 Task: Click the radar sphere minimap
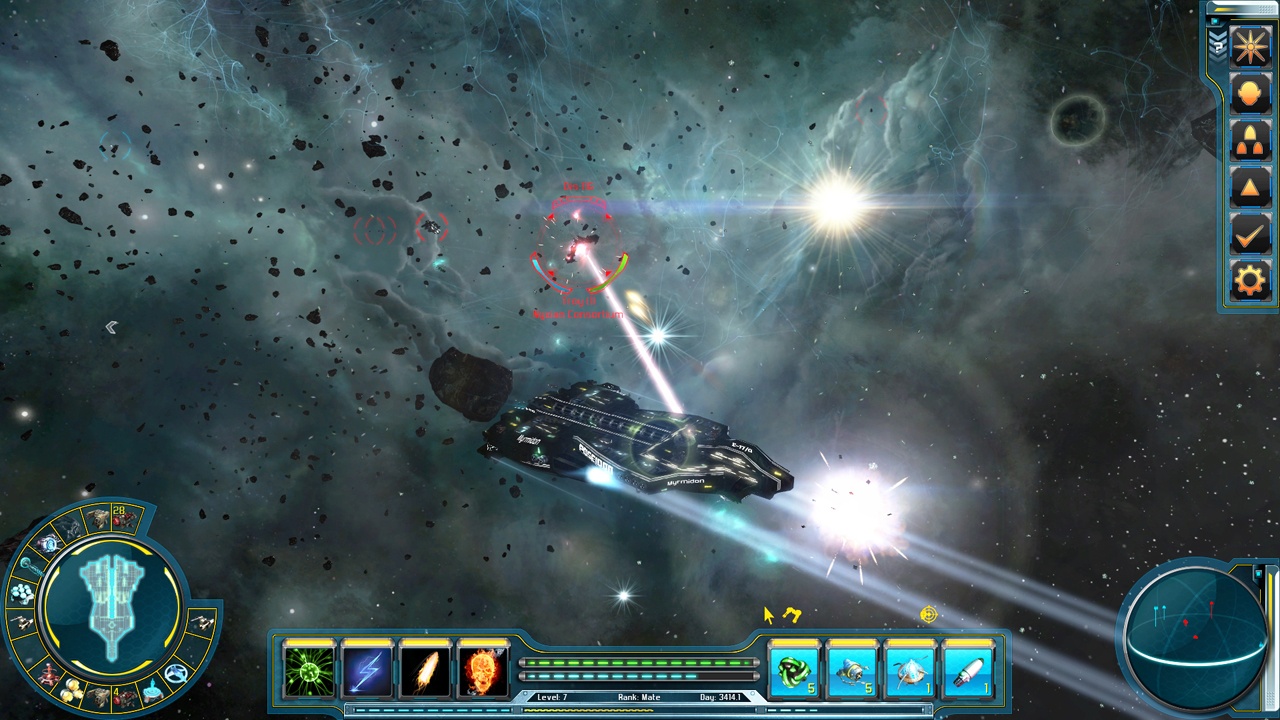[1195, 630]
